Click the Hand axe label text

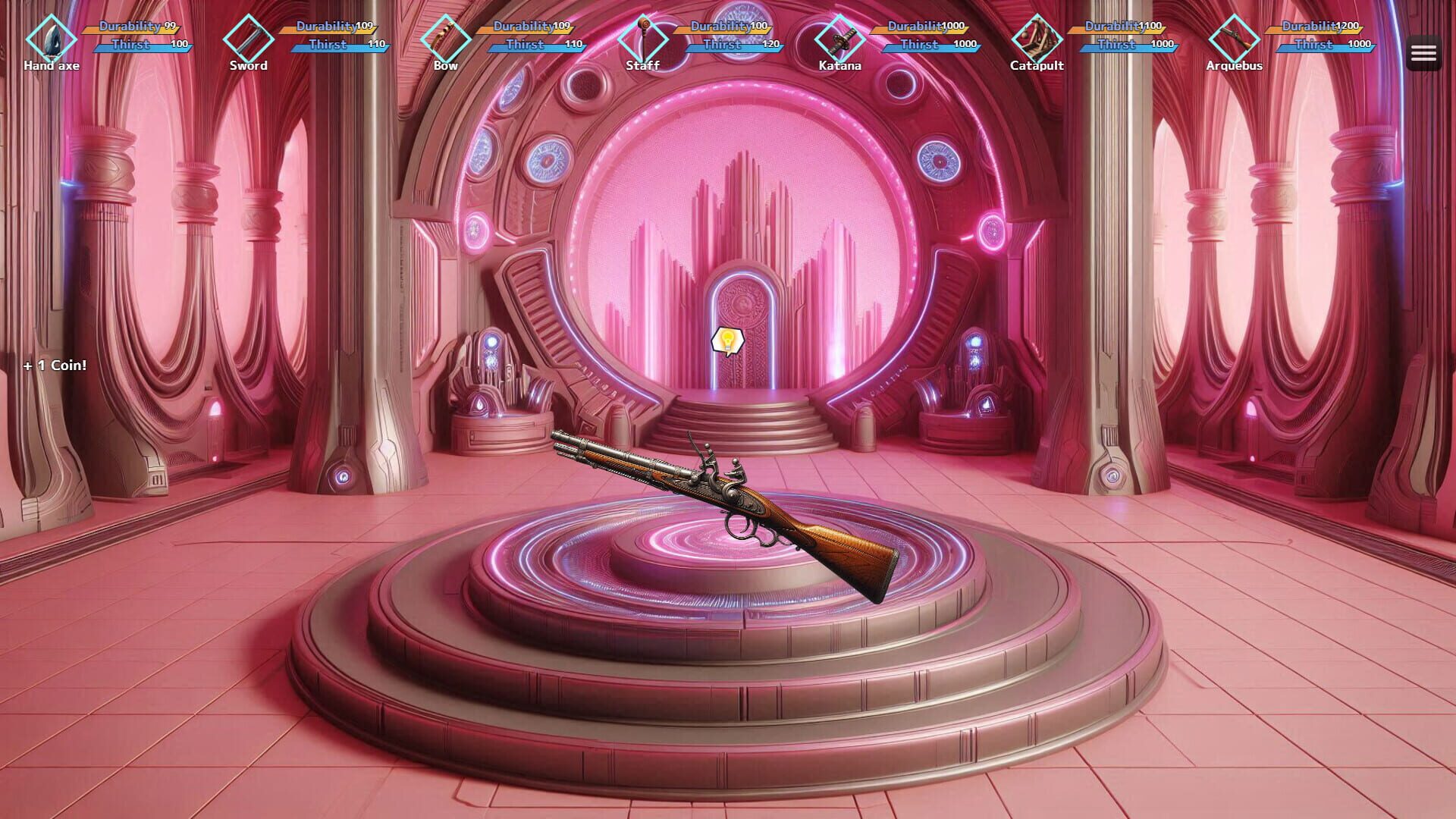coord(52,66)
